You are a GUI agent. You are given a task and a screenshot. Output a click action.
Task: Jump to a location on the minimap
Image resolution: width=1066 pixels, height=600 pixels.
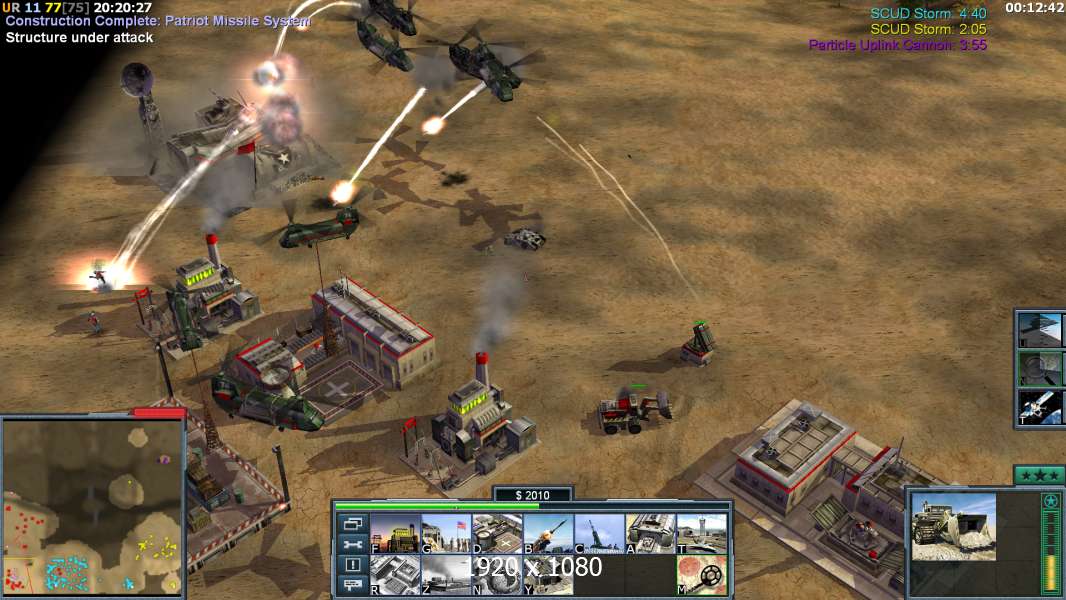(x=92, y=505)
